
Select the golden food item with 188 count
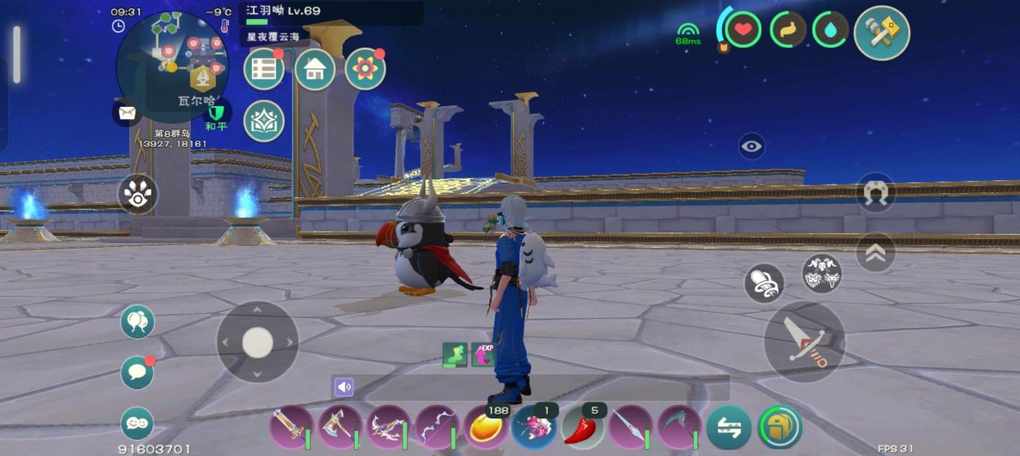tap(485, 427)
